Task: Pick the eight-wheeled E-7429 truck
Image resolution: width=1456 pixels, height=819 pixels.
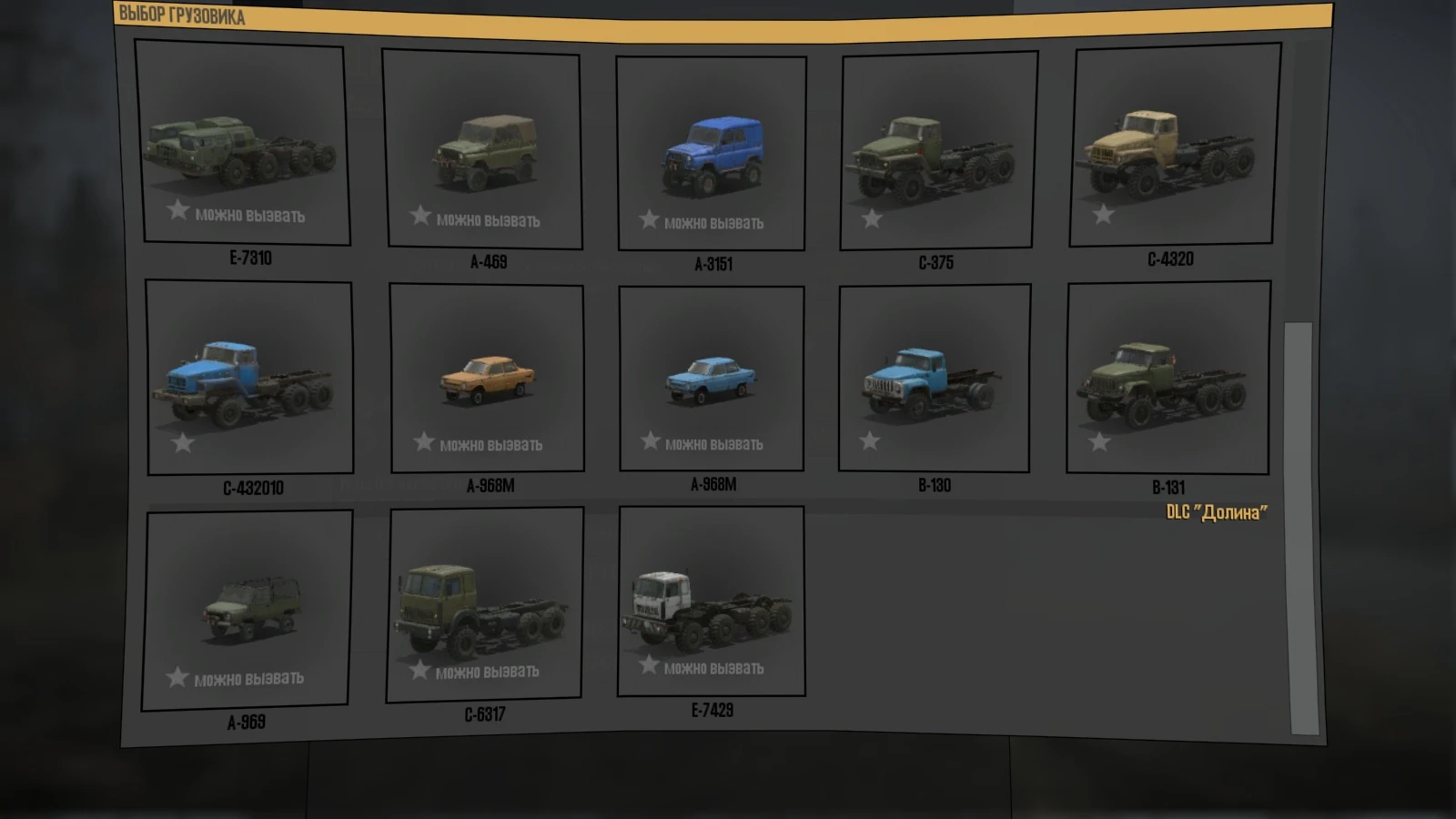Action: pos(713,605)
